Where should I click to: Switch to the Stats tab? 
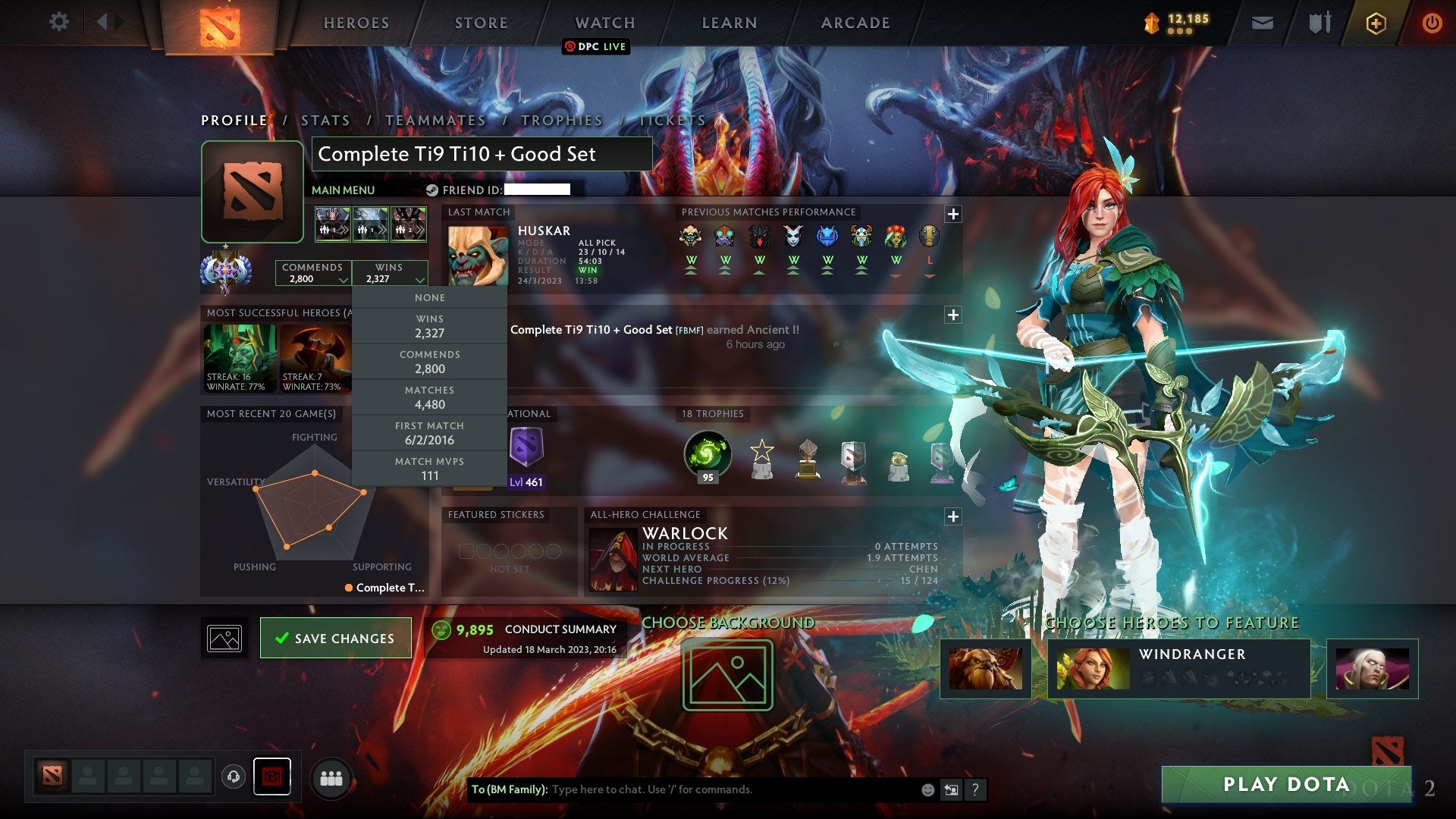click(x=325, y=121)
